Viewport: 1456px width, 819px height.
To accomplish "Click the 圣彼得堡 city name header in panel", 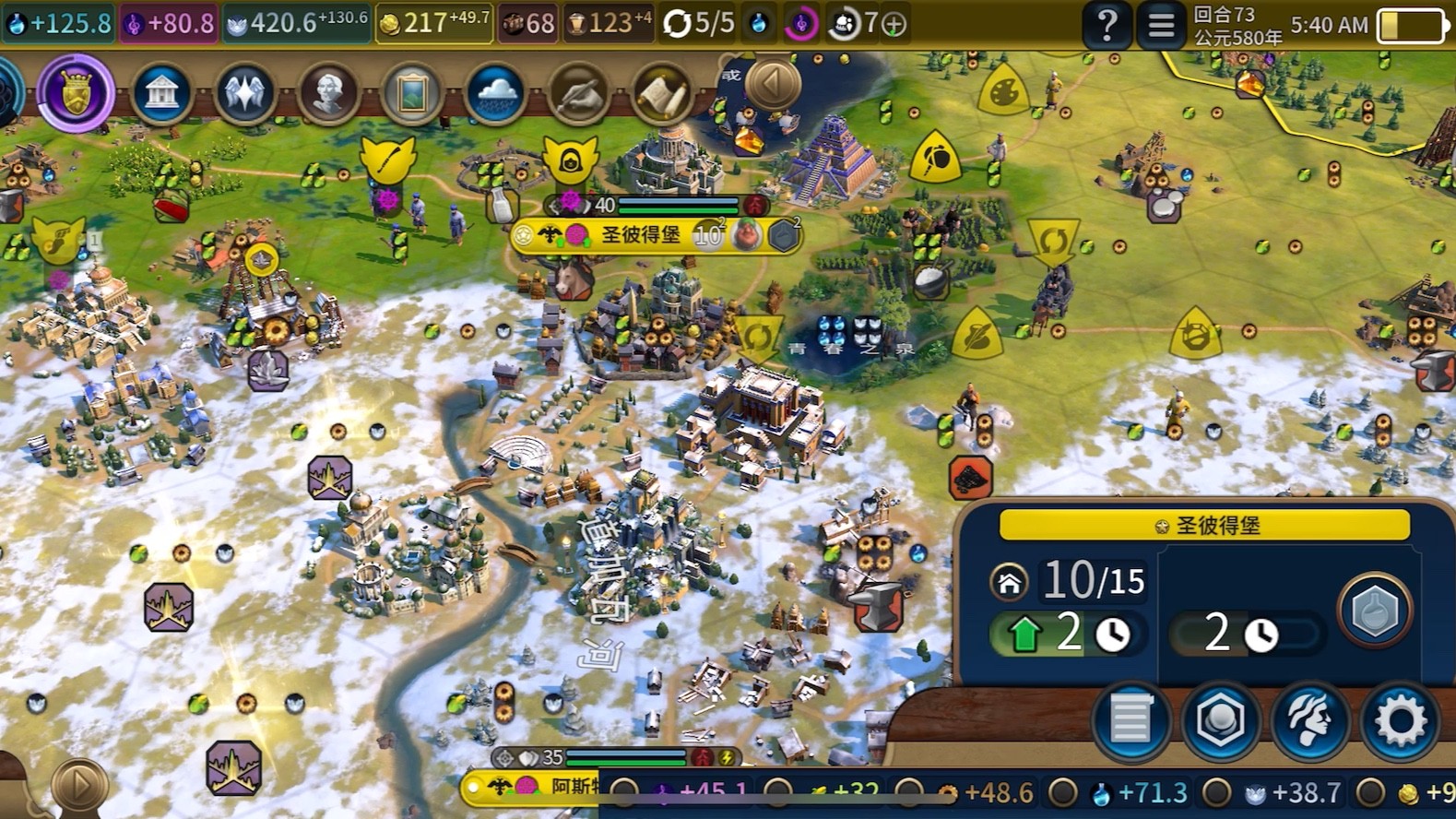I will pyautogui.click(x=1204, y=526).
